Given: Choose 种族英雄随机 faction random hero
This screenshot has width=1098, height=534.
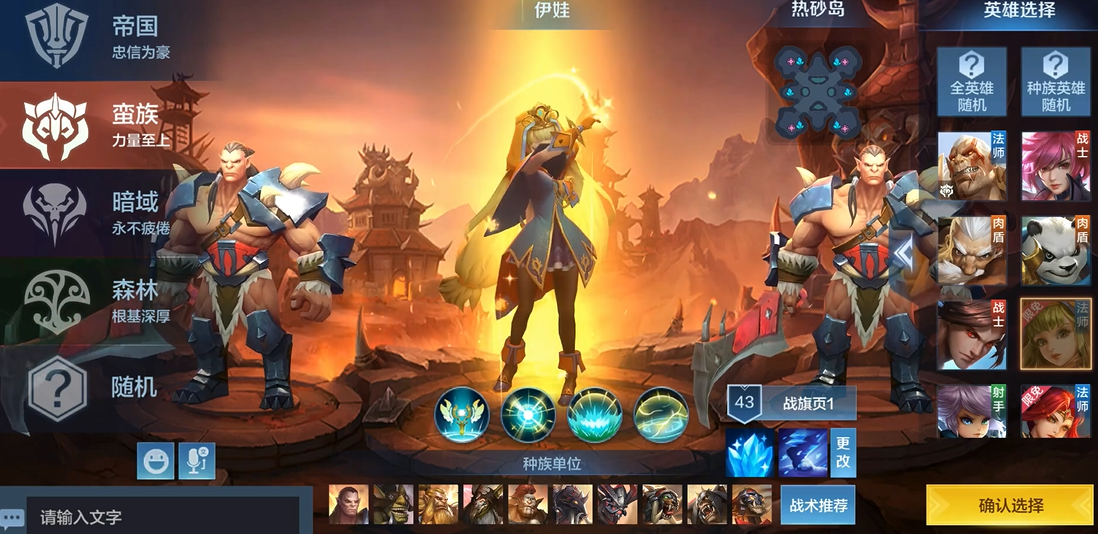Looking at the screenshot, I should (1056, 82).
